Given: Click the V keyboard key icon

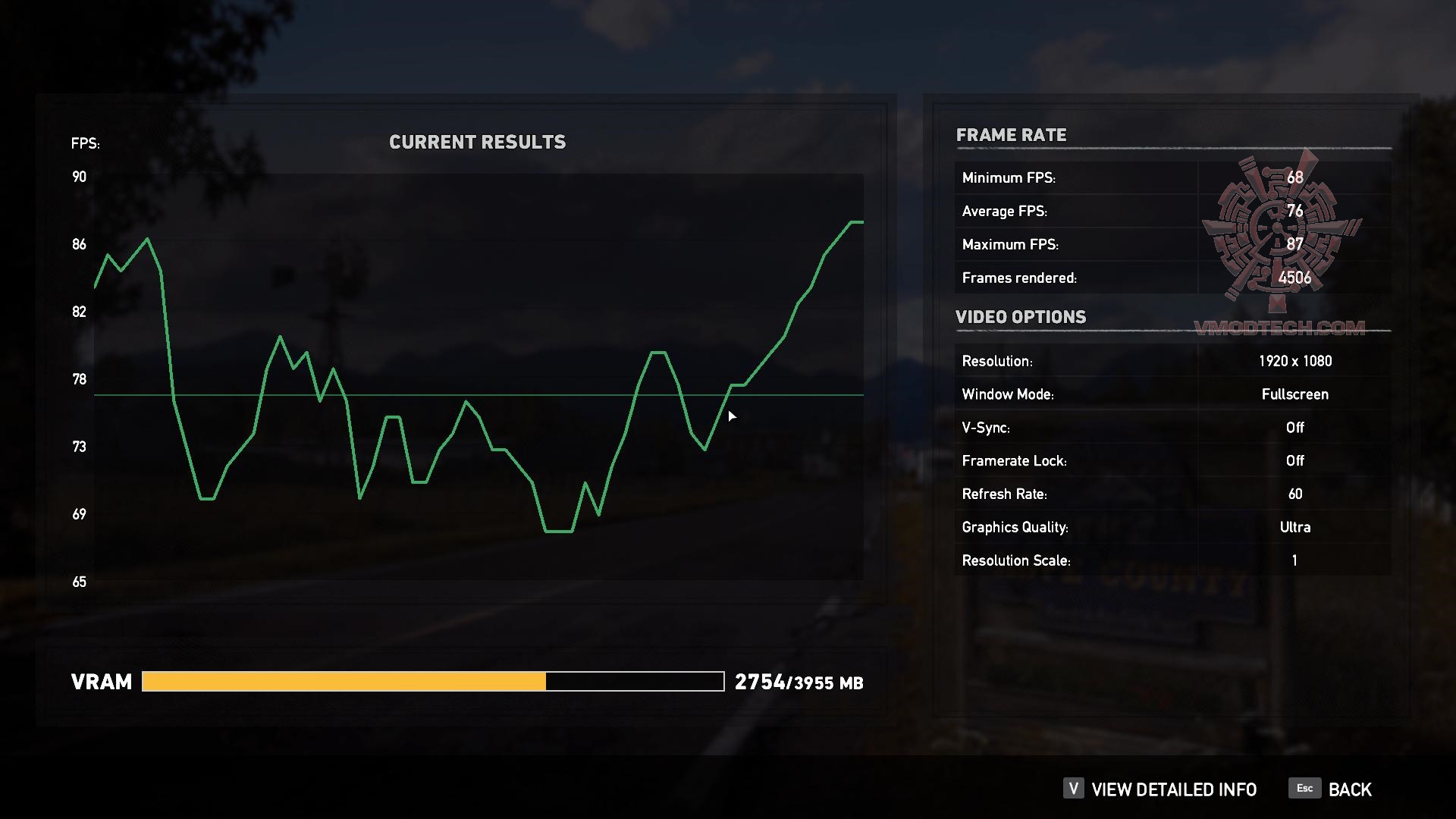Looking at the screenshot, I should point(1072,789).
